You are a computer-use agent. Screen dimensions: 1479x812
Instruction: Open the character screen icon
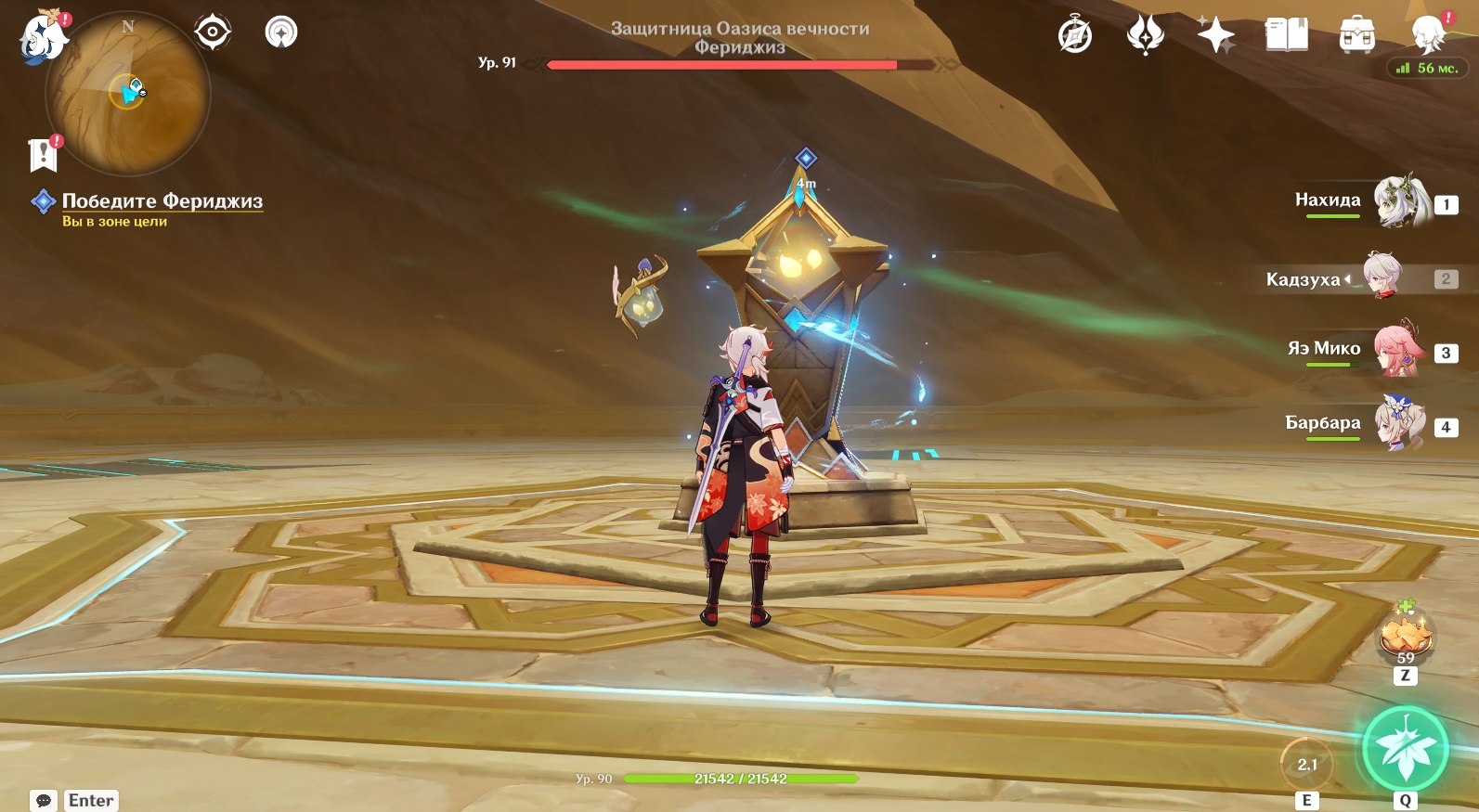[x=1427, y=35]
